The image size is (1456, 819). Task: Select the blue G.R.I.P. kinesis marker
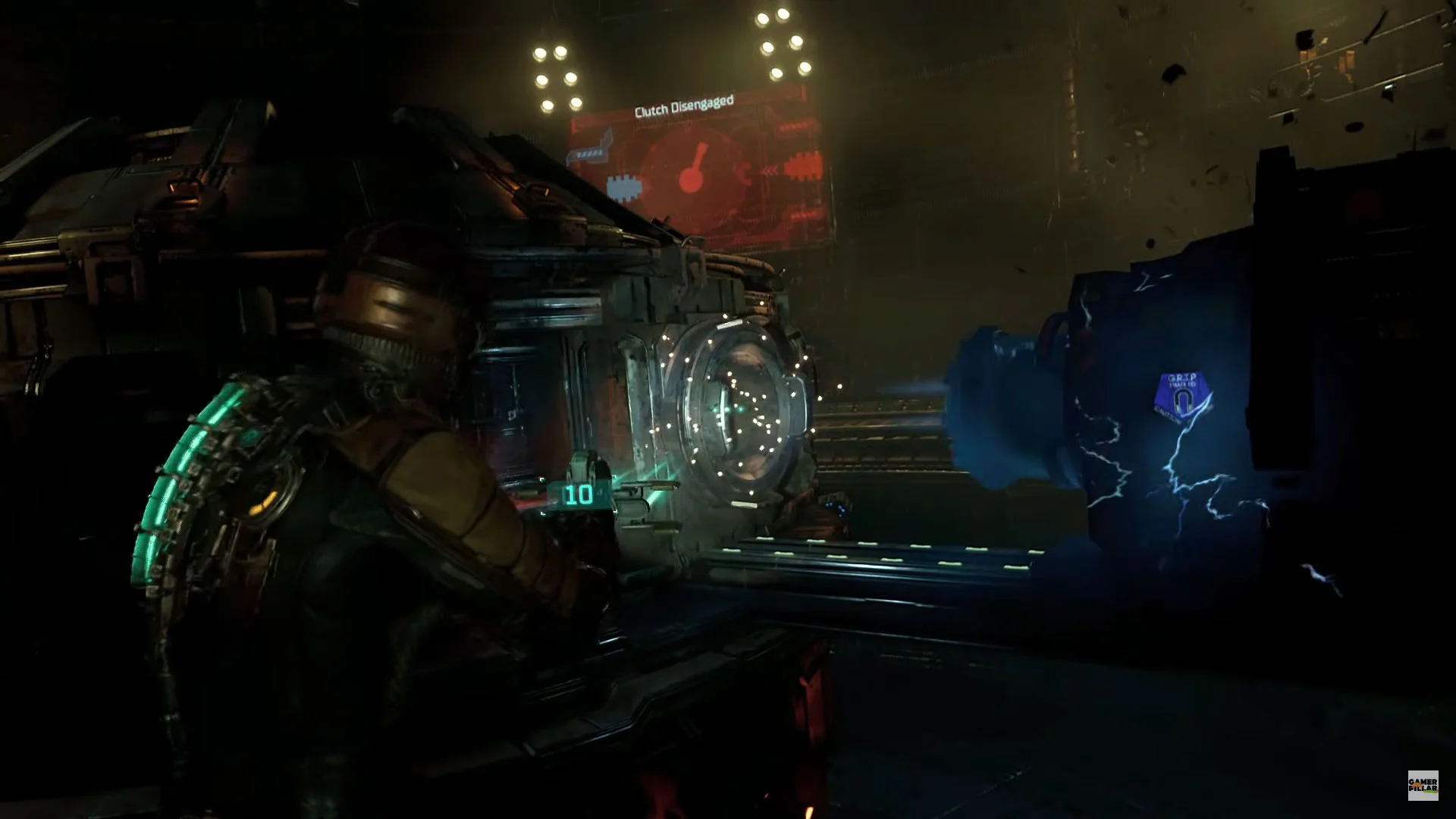(x=1183, y=397)
